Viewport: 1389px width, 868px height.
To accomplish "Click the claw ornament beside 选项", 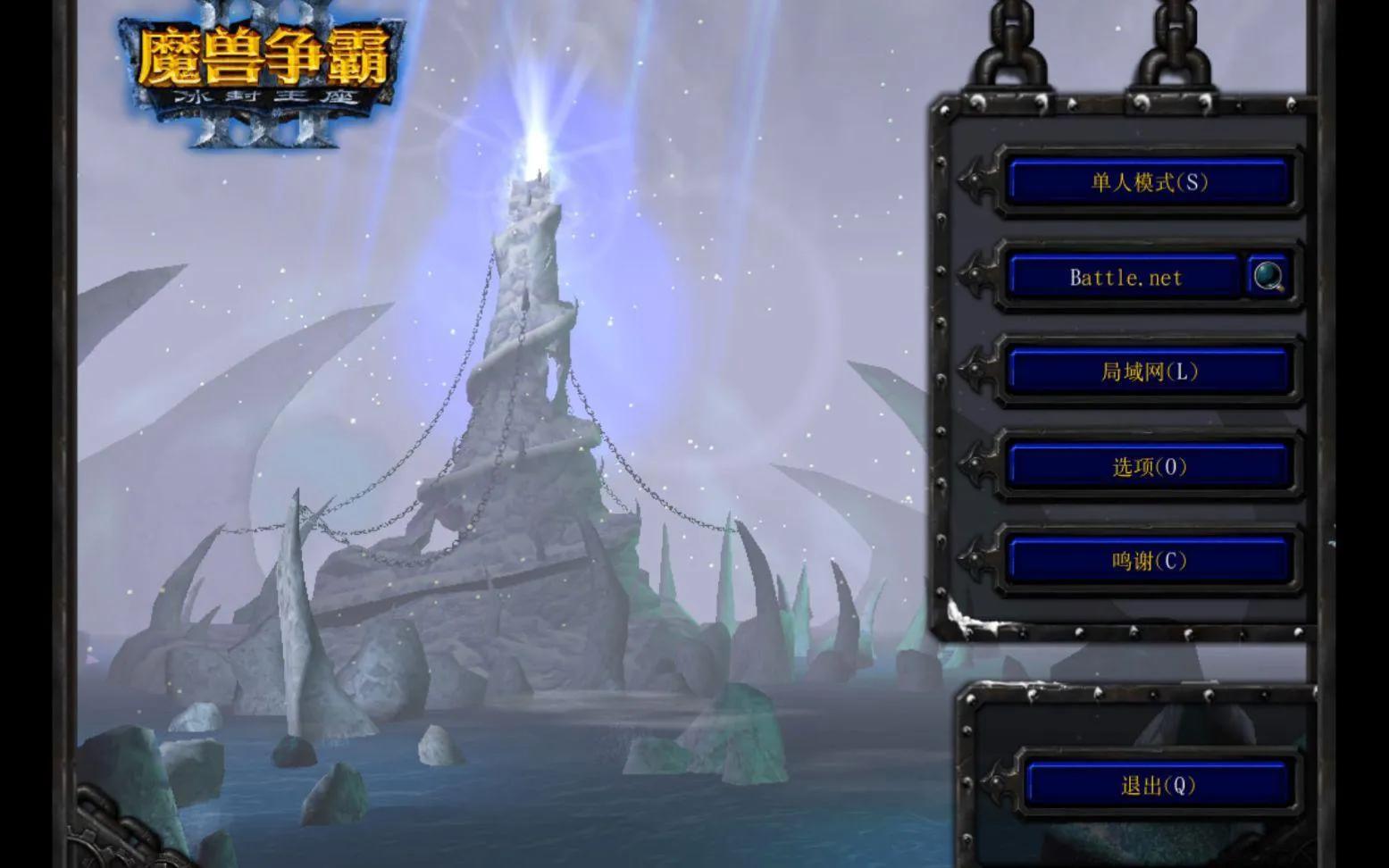I will coord(978,465).
